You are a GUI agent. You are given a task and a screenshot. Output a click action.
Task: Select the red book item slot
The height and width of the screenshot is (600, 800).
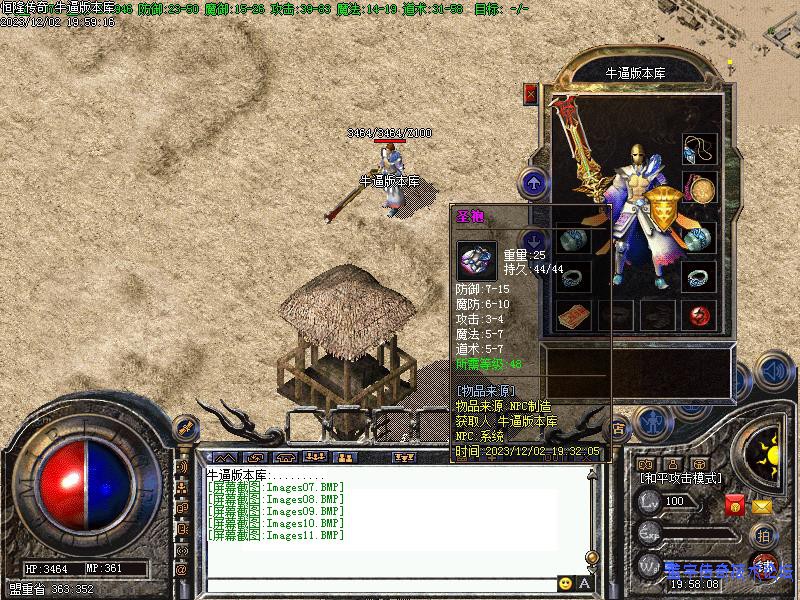tap(571, 315)
